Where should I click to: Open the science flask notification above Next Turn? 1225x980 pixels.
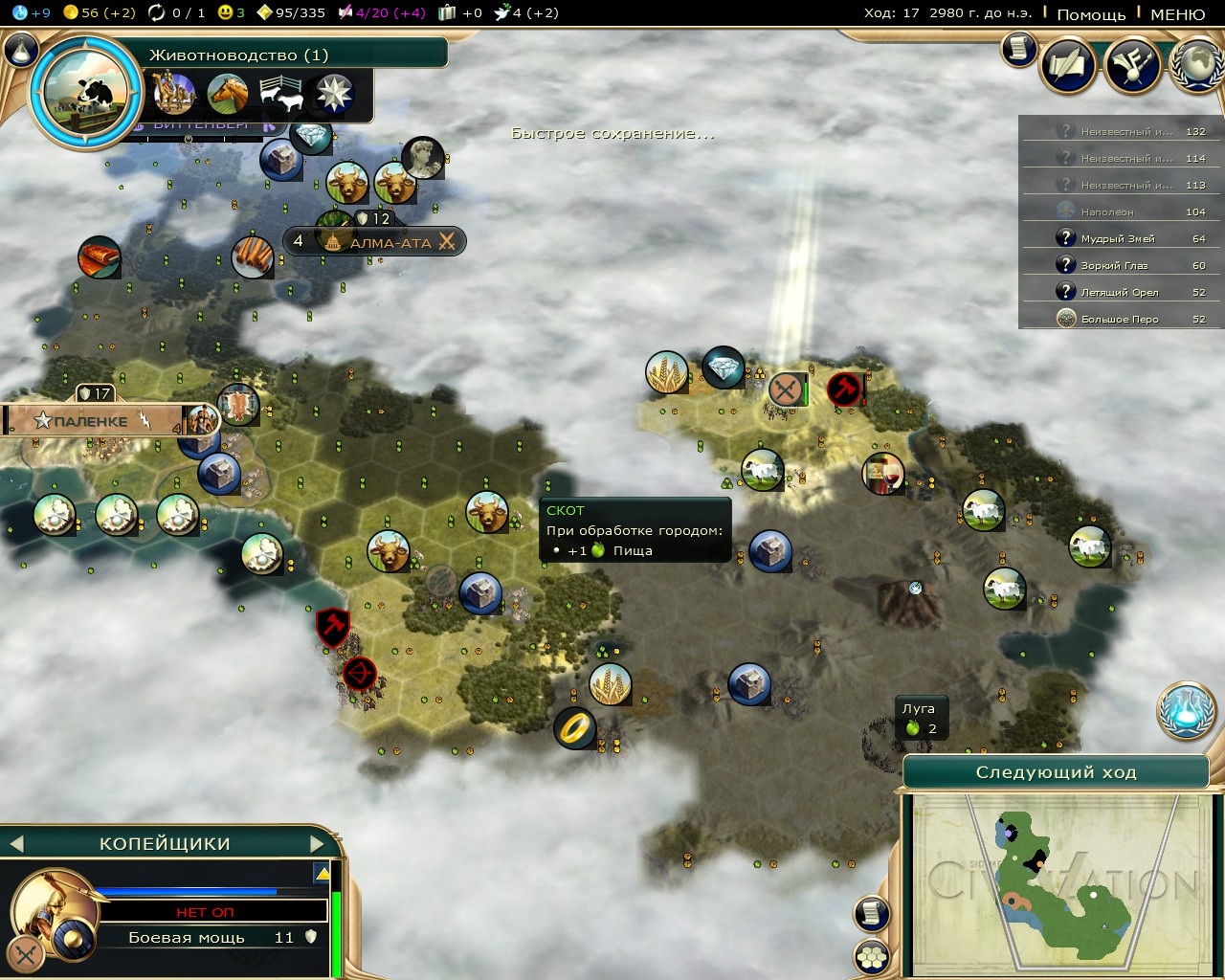(x=1187, y=710)
